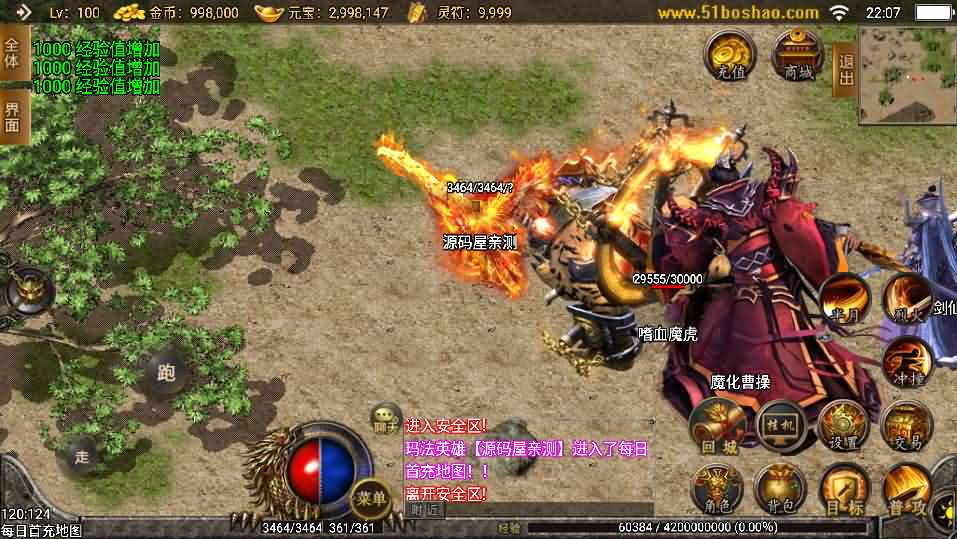
Task: Show the 角色 character sheet
Action: coord(717,490)
